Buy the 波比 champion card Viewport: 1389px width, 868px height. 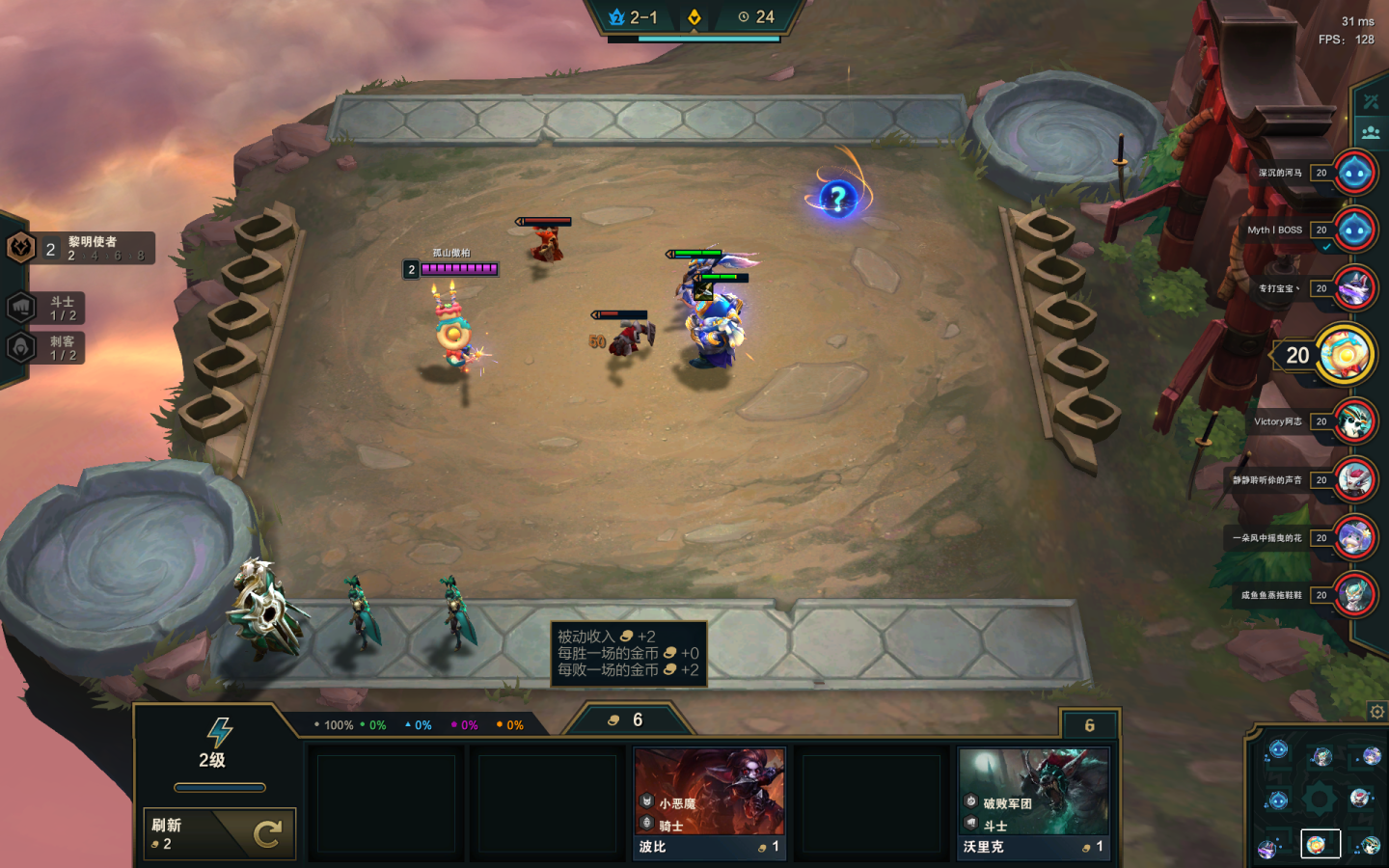pyautogui.click(x=709, y=803)
